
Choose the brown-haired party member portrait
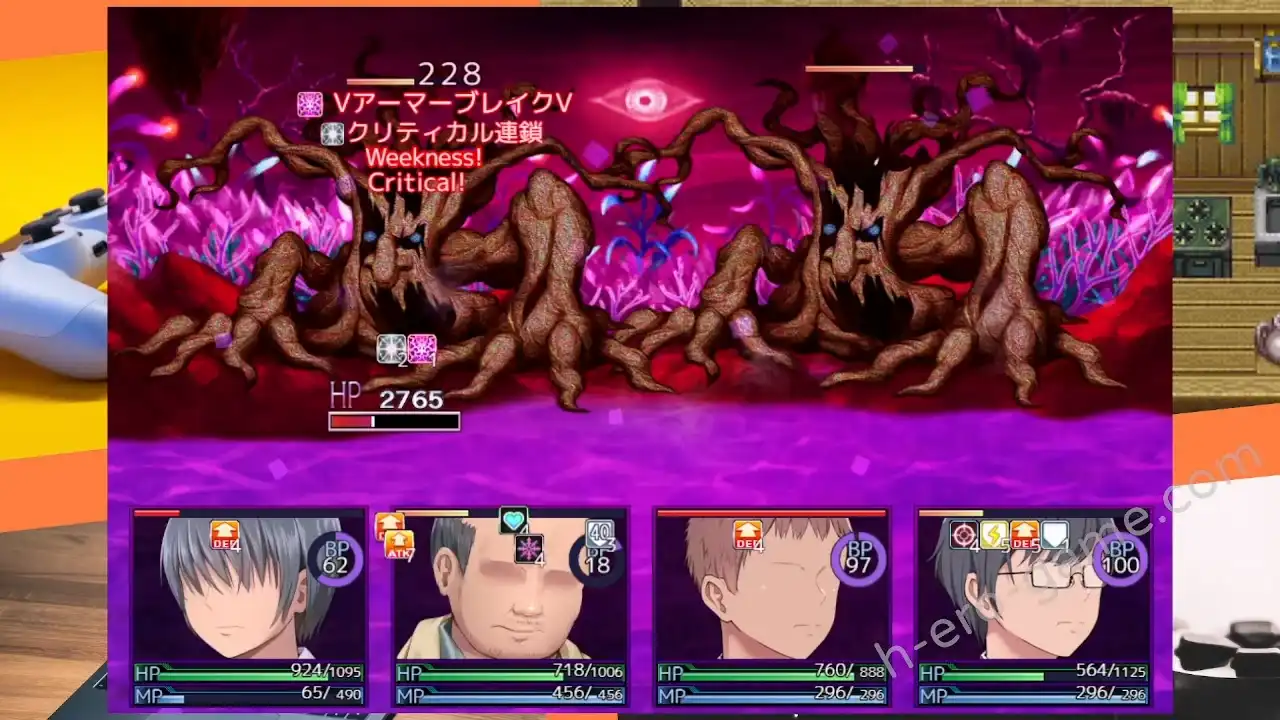[x=771, y=600]
